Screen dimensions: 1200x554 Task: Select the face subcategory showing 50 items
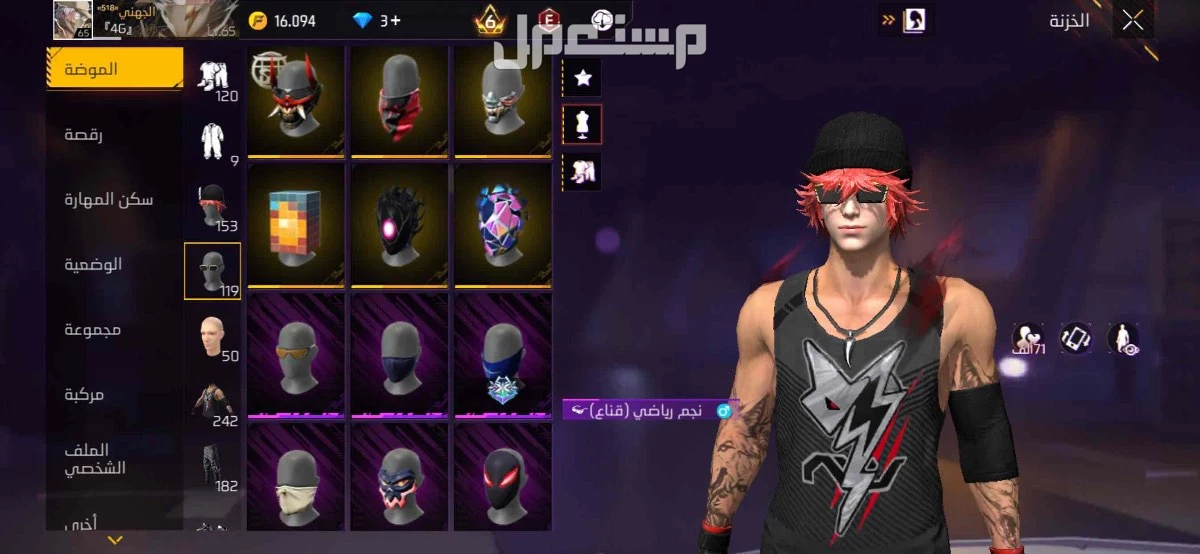coord(213,337)
